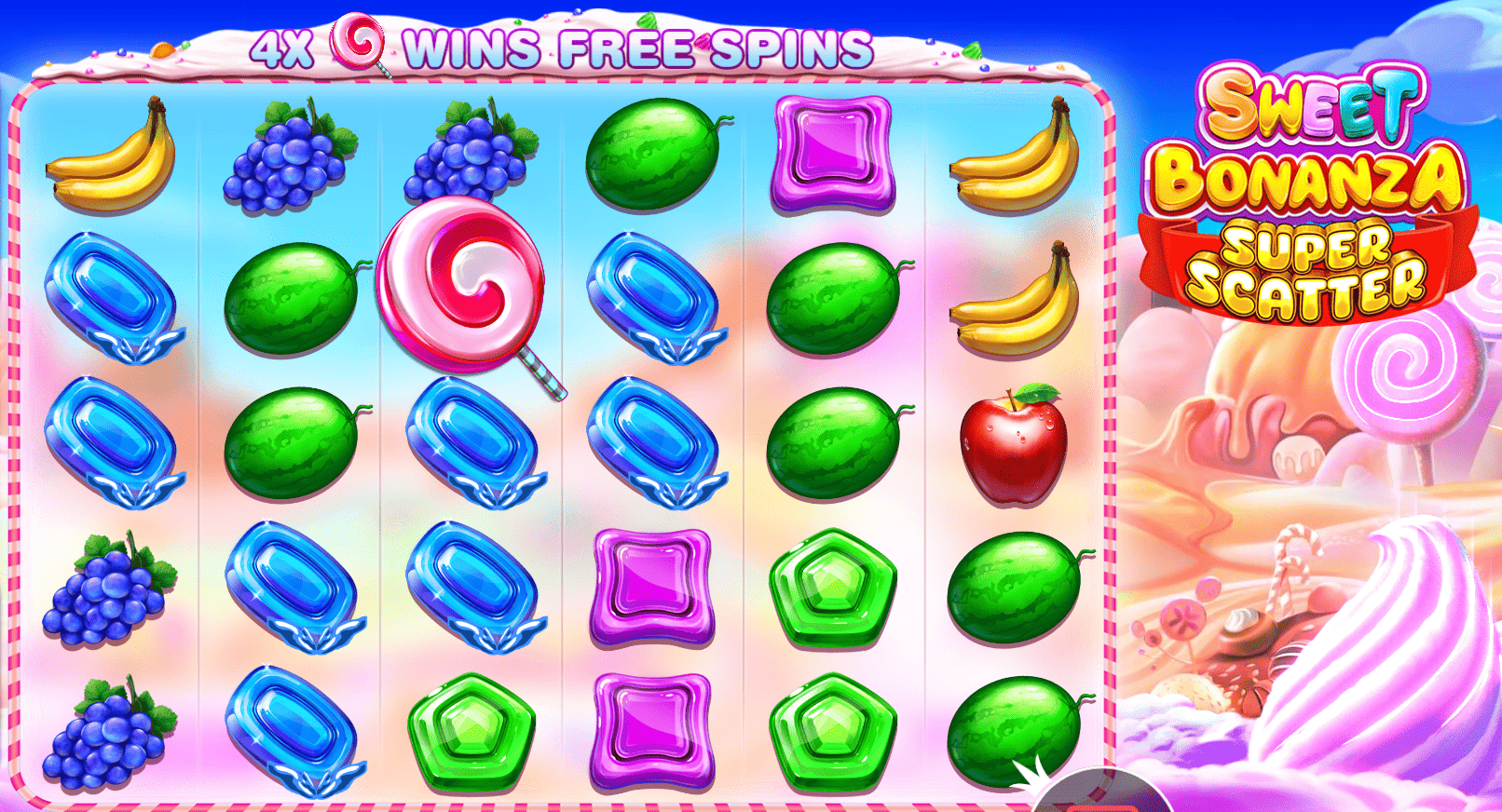Click the round translucent button below the reels
This screenshot has width=1502, height=812.
tap(1102, 796)
